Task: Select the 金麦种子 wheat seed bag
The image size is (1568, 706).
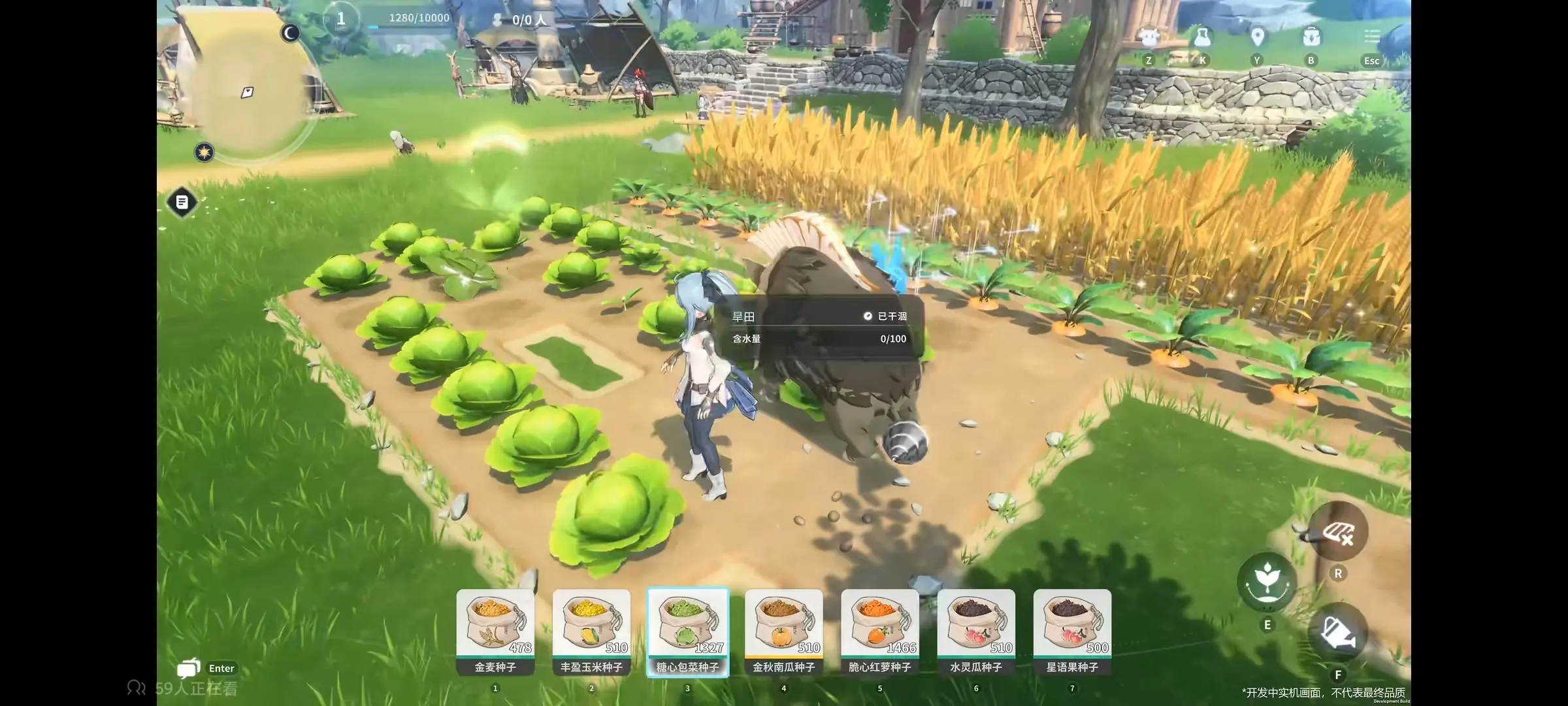Action: coord(495,628)
